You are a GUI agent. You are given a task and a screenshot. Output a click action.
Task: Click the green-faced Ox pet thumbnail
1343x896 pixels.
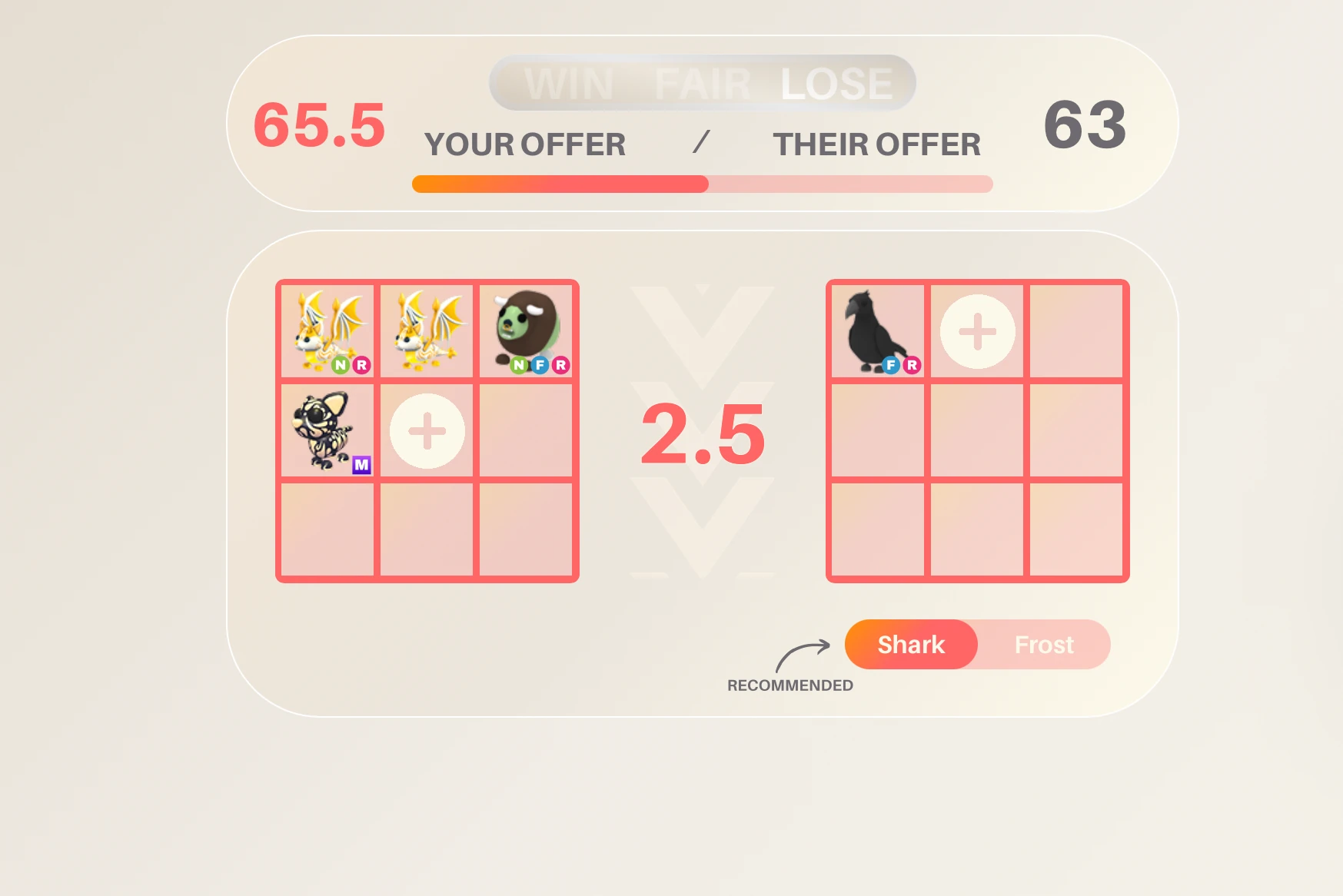click(527, 327)
